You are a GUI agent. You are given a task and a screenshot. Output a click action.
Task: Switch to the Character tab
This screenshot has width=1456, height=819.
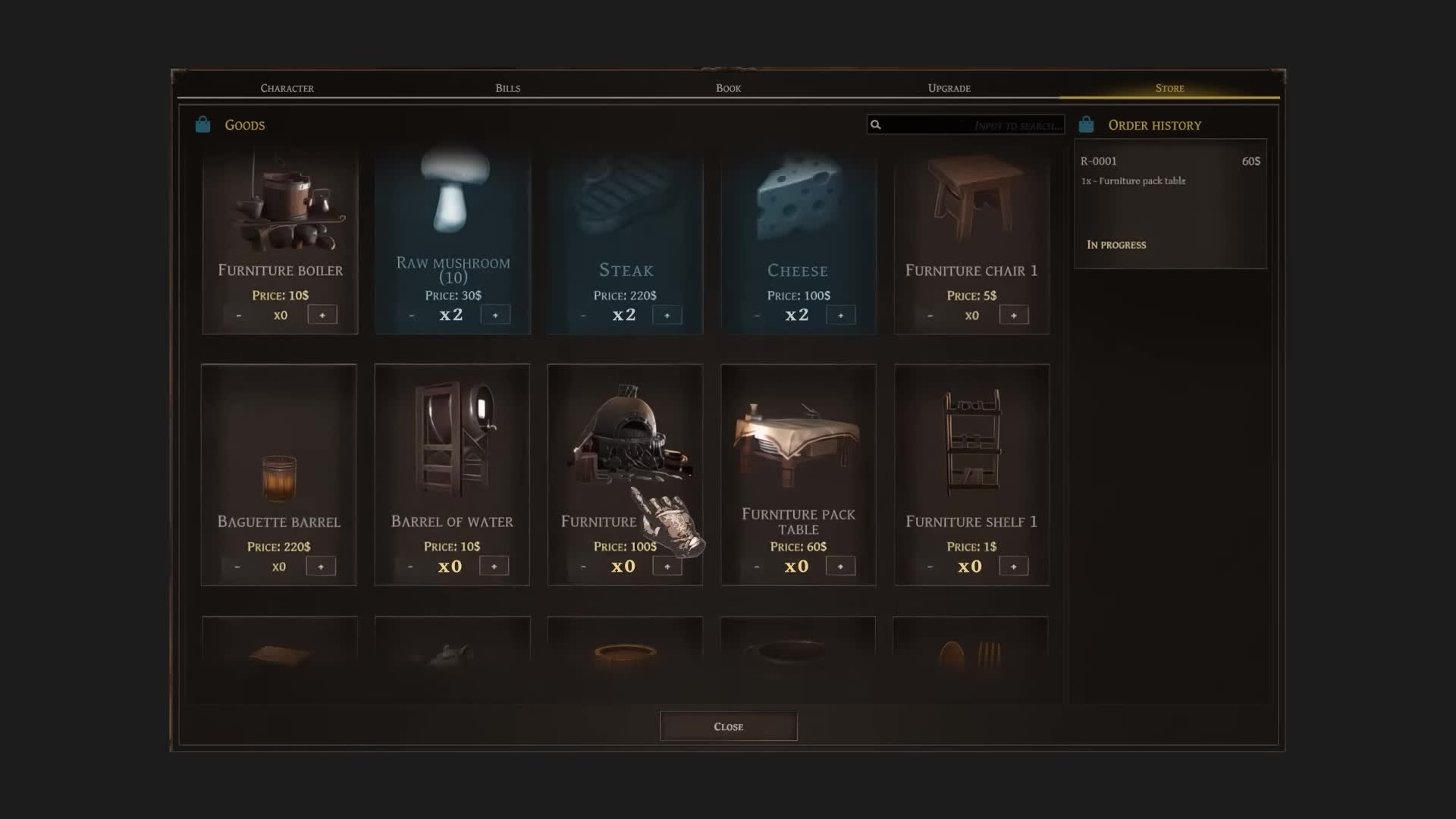coord(287,88)
